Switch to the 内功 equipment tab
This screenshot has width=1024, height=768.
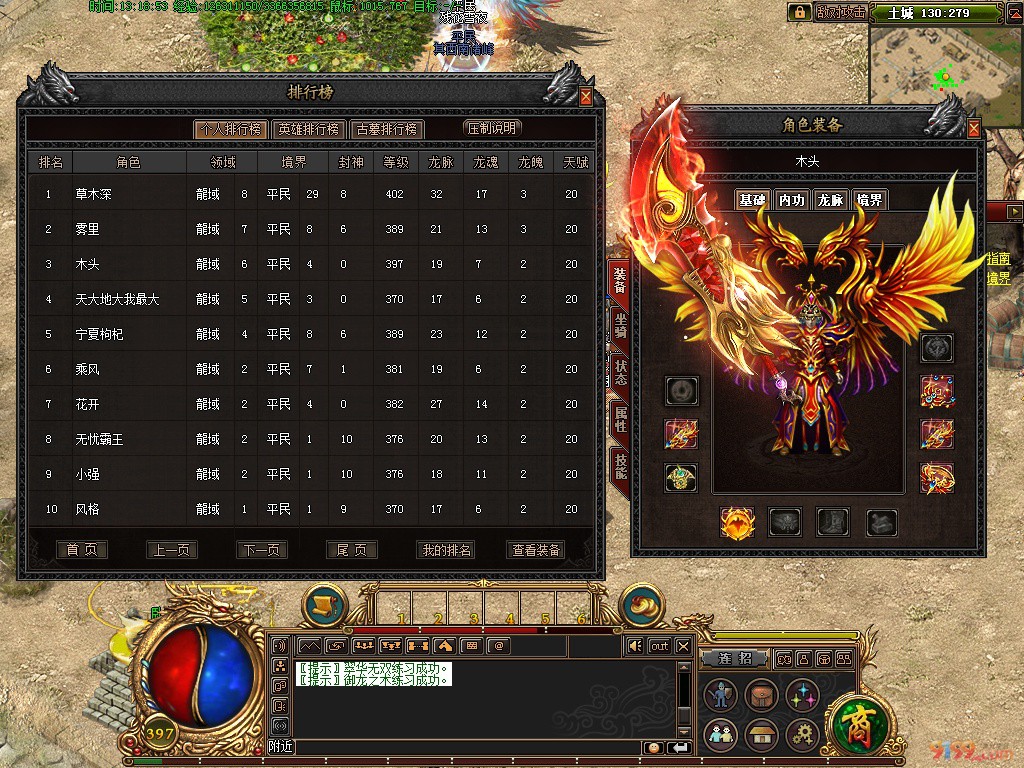click(791, 200)
